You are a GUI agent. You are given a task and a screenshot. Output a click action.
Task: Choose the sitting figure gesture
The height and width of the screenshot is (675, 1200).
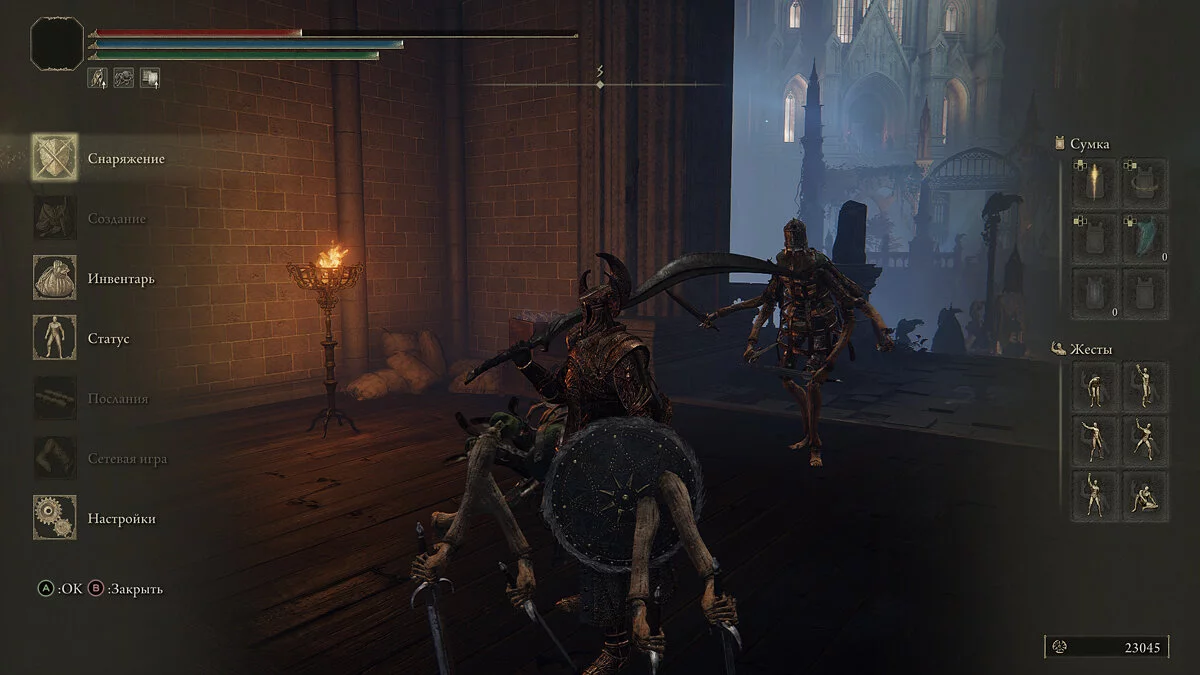click(x=1144, y=496)
